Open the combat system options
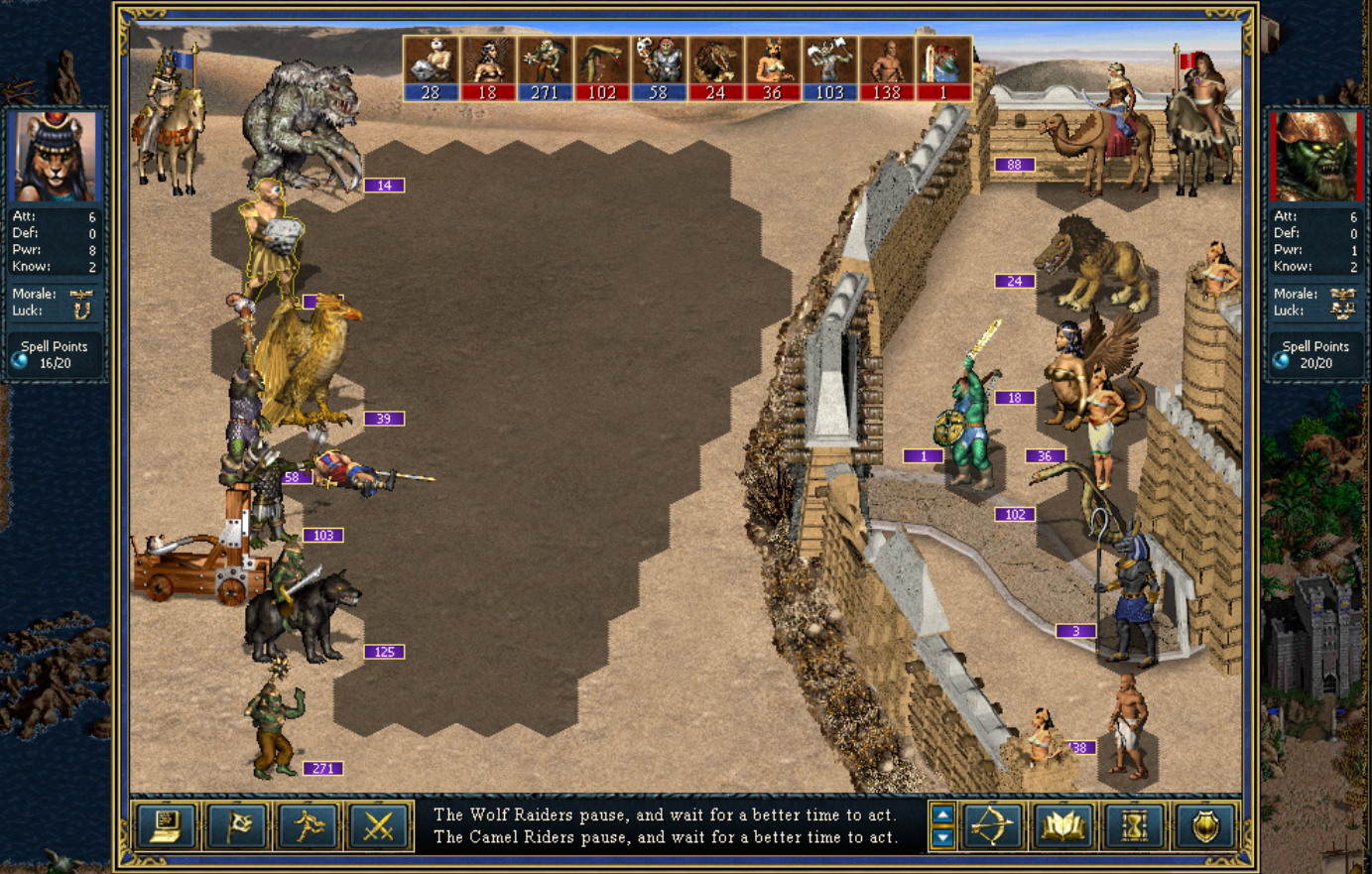The image size is (1372, 874). [166, 825]
